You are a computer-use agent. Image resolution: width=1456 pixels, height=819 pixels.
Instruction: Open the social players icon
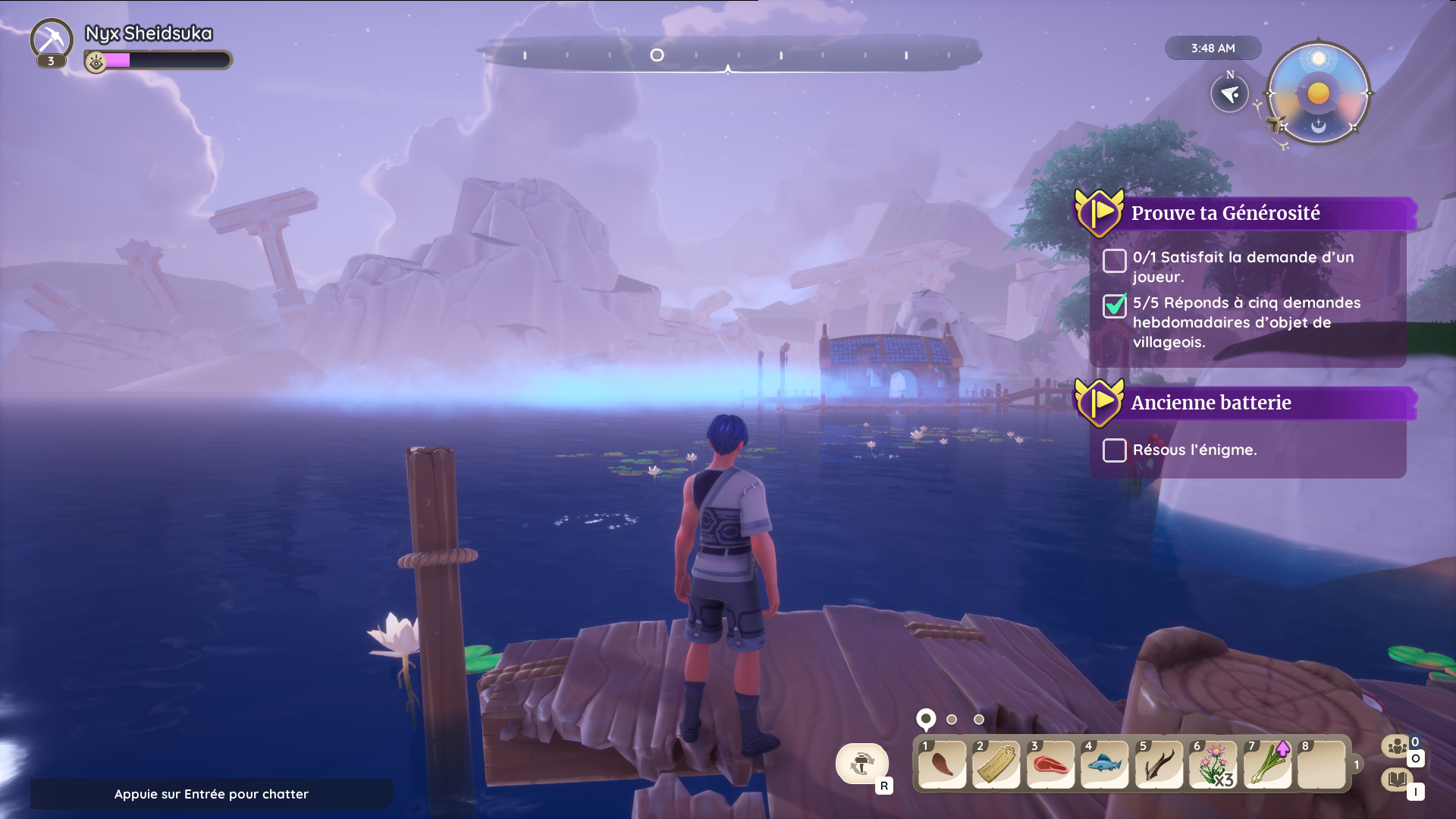tap(1397, 747)
